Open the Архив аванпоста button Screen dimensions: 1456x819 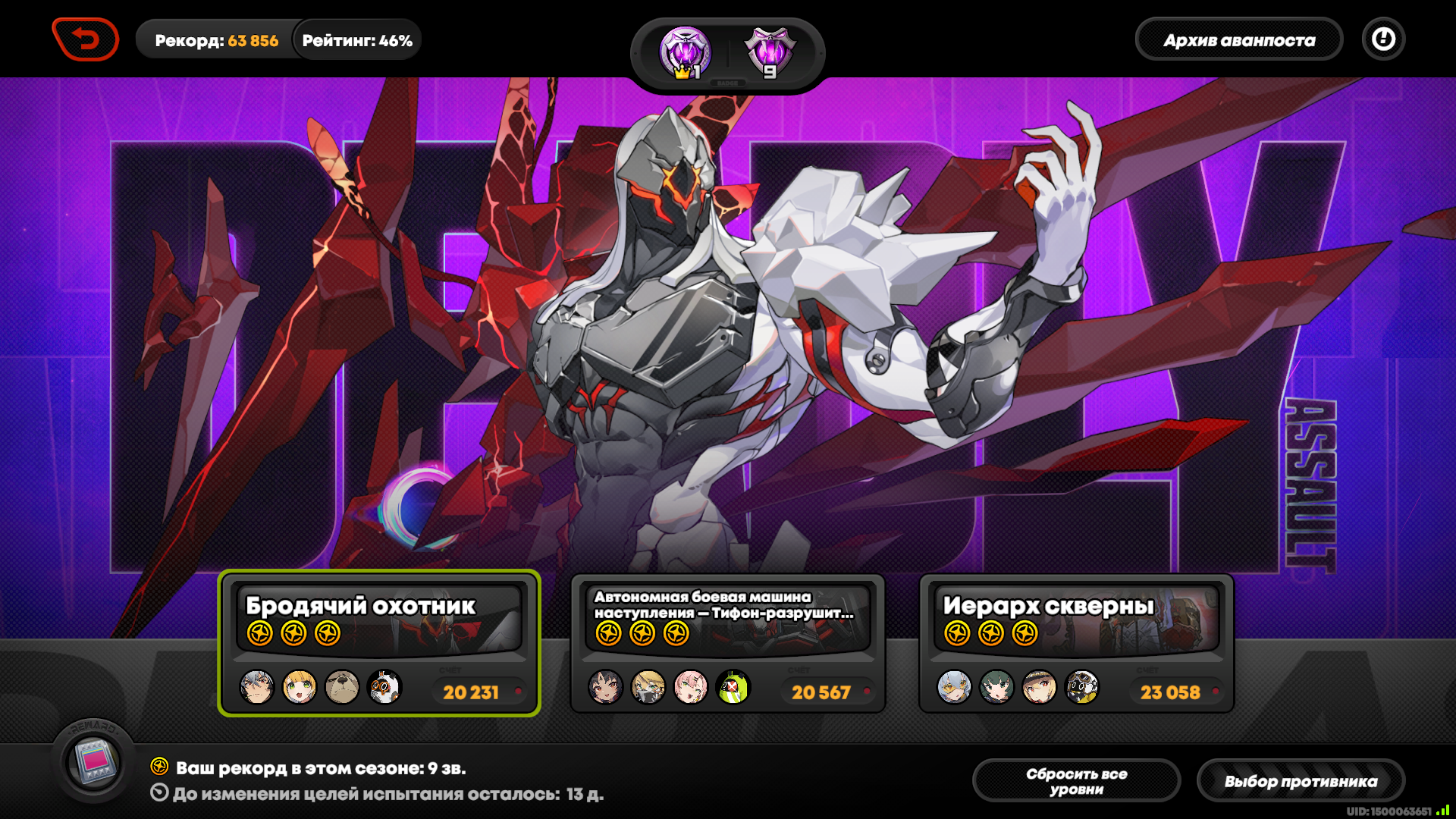pyautogui.click(x=1238, y=40)
